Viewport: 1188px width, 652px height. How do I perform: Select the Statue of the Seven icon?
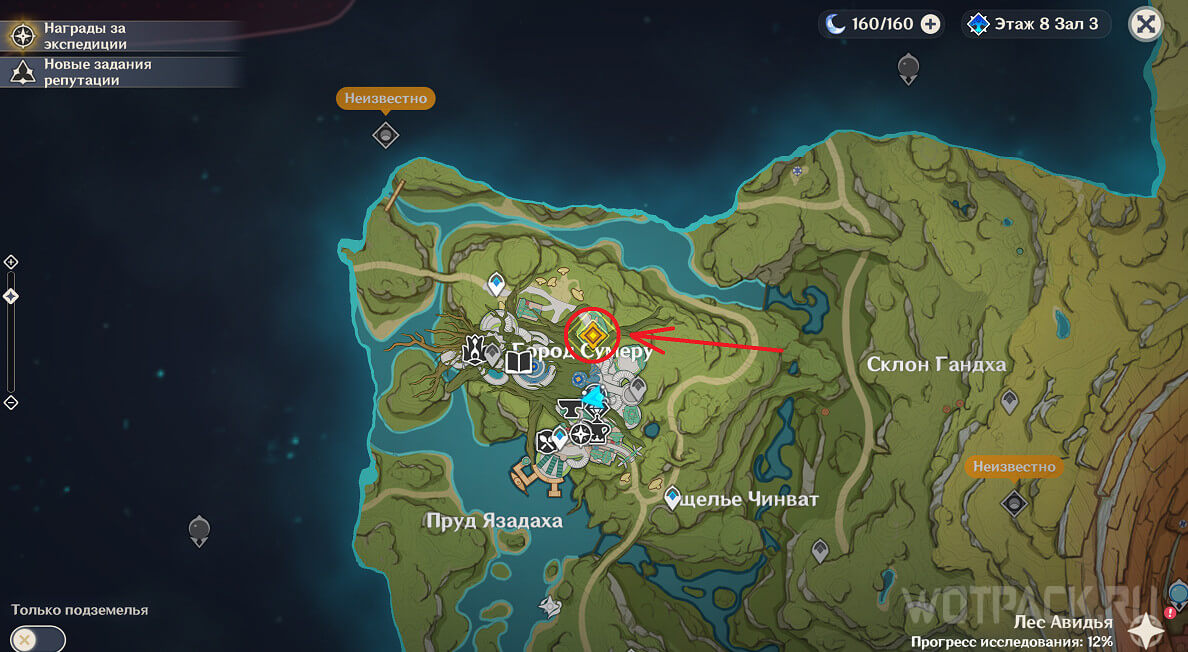[x=473, y=349]
